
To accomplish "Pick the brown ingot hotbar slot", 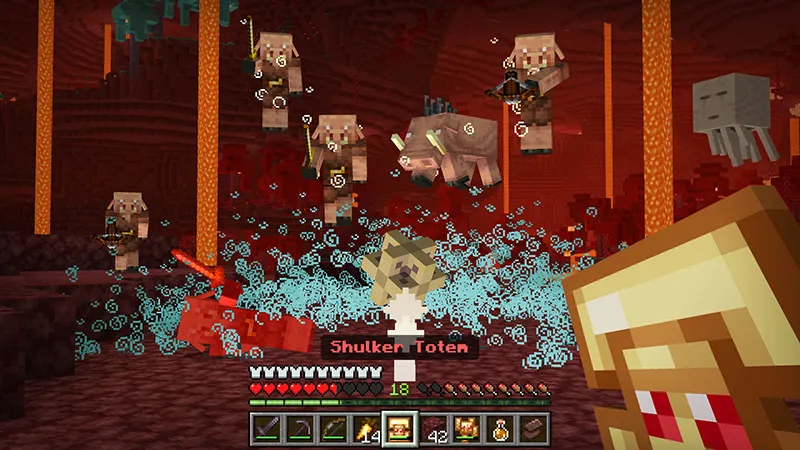I will click(x=534, y=430).
